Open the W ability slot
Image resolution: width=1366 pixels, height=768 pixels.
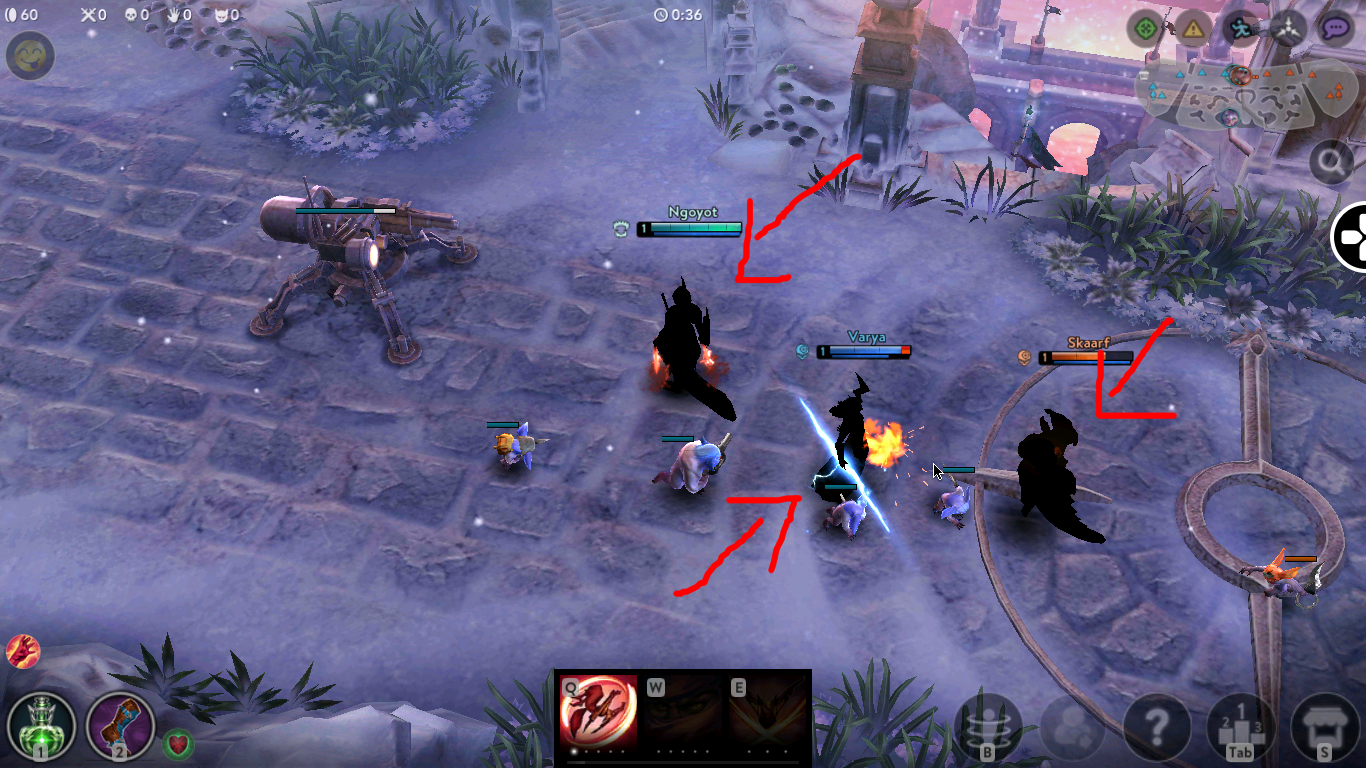click(685, 712)
